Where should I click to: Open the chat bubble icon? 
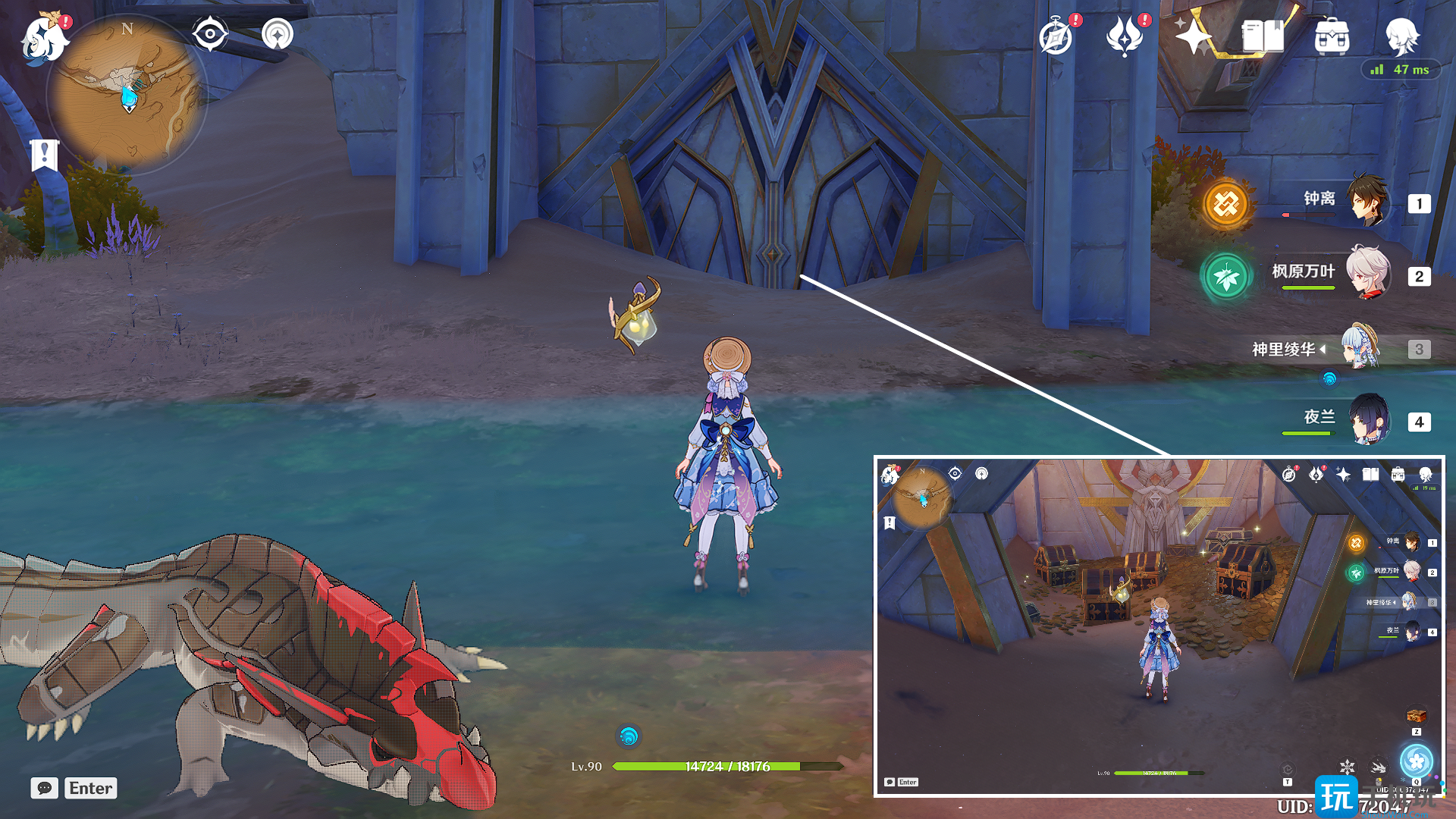coord(44,788)
